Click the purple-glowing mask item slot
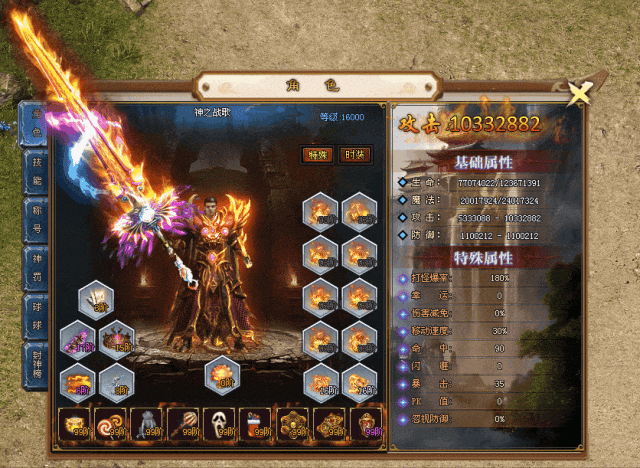 (x=366, y=424)
